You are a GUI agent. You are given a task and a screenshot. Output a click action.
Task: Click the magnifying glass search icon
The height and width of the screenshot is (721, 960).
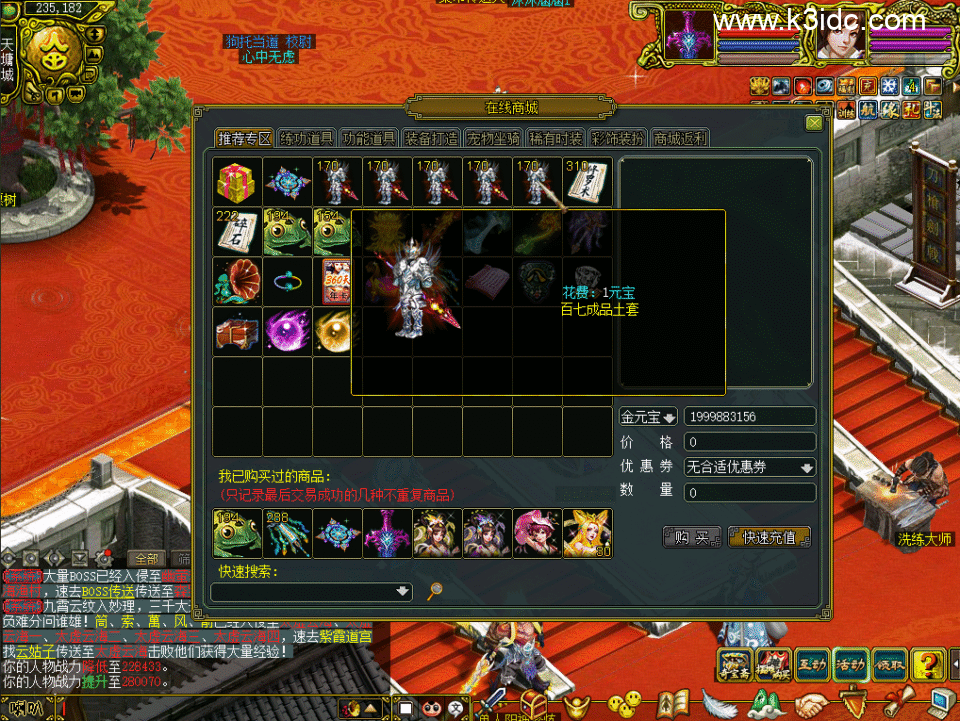(x=435, y=591)
